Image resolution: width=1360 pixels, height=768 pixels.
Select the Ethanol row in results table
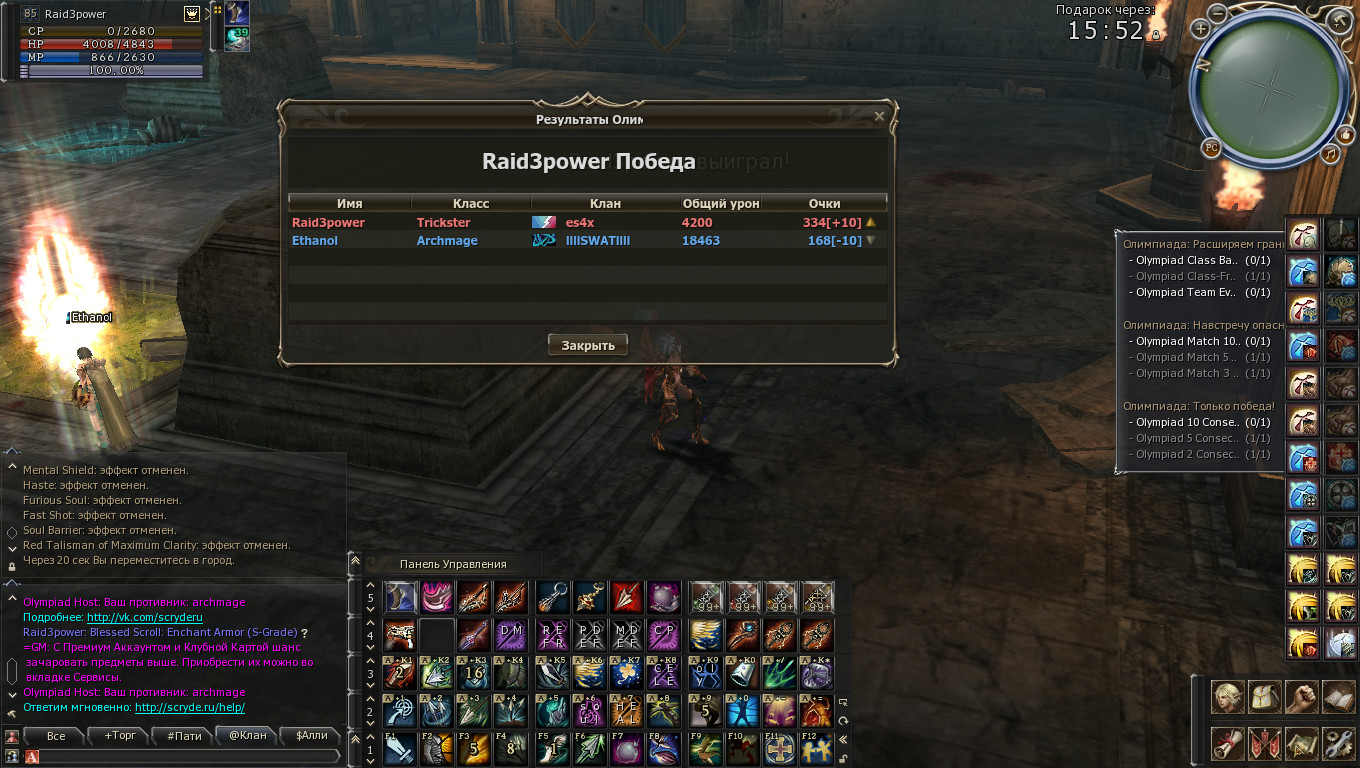pos(587,241)
